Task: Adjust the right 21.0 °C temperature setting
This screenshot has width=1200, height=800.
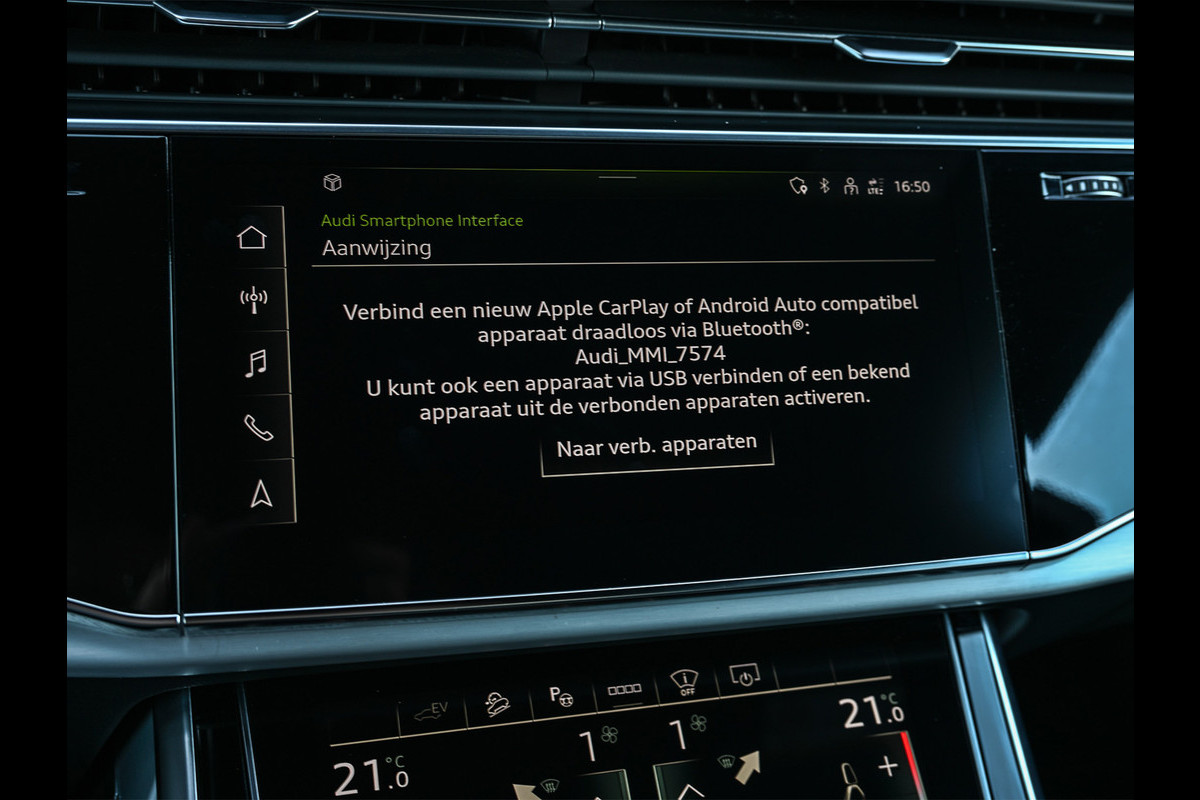Action: tap(872, 712)
